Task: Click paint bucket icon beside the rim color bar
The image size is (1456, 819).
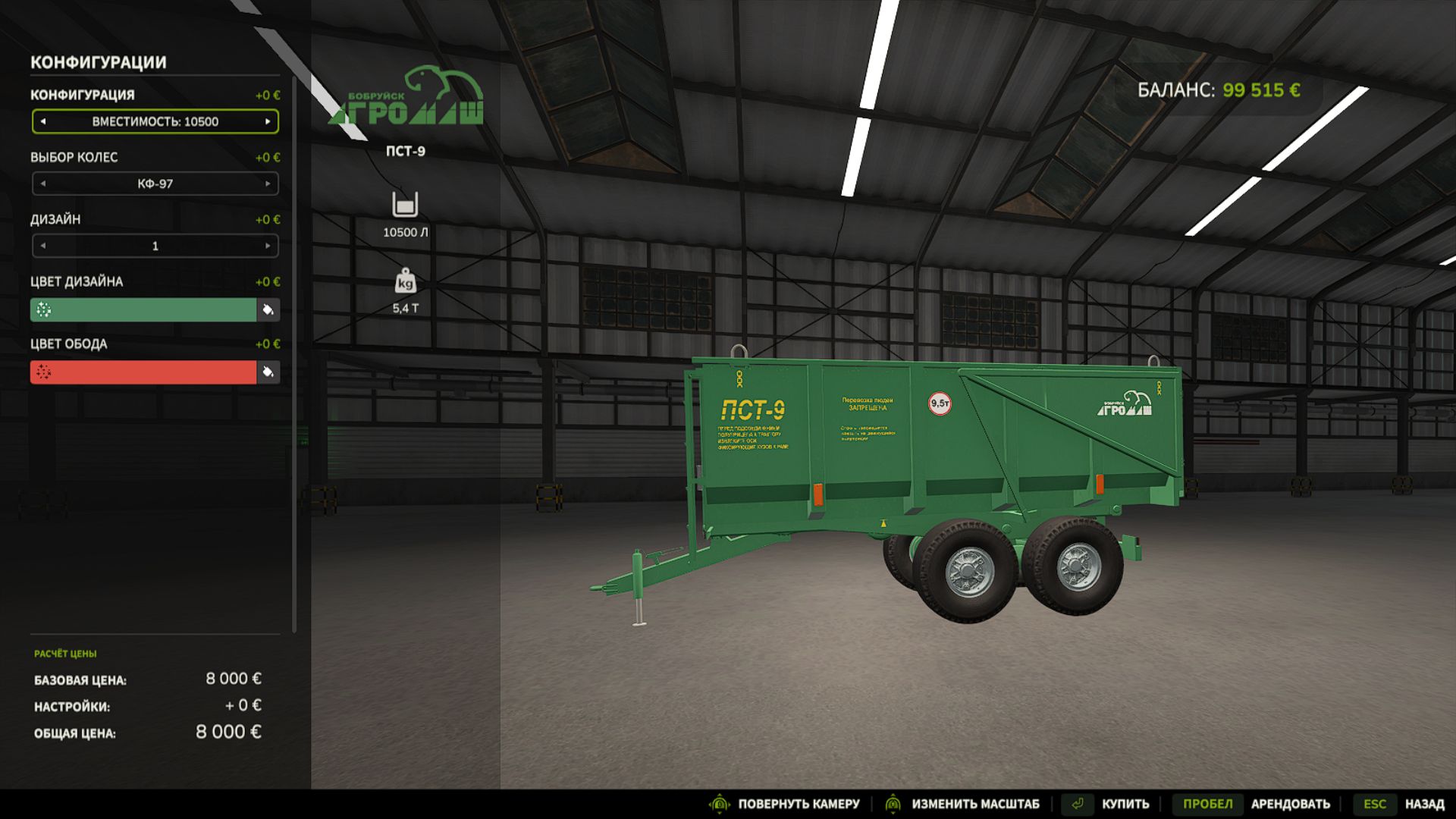Action: [269, 372]
